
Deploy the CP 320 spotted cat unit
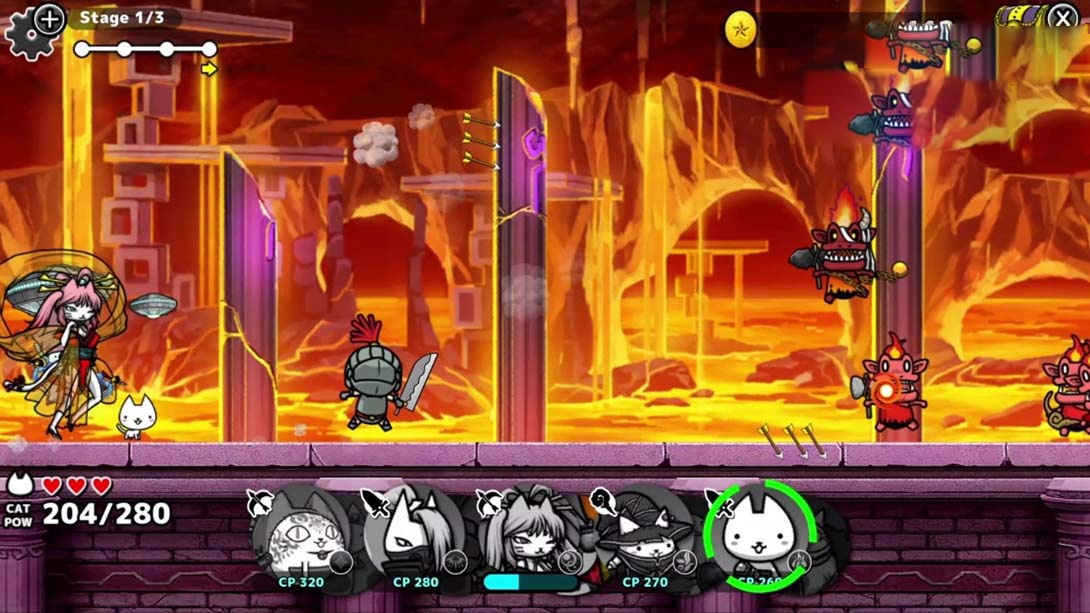pos(301,538)
